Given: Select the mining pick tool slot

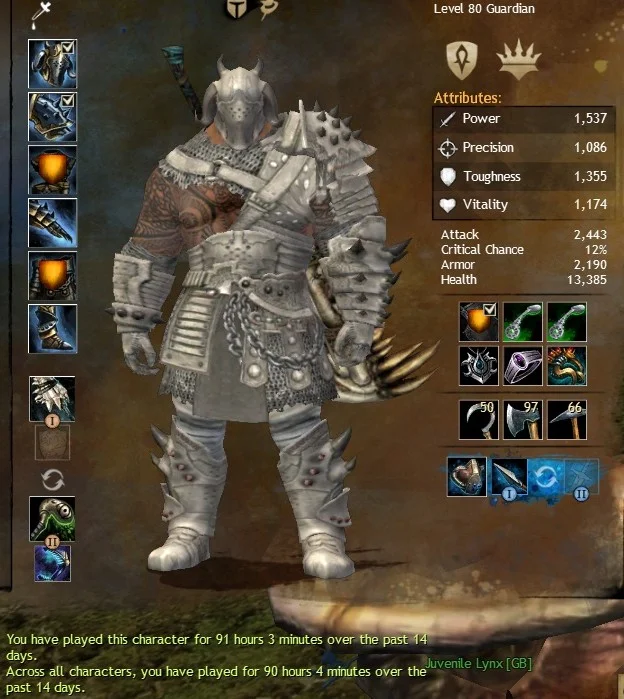Looking at the screenshot, I should point(567,419).
